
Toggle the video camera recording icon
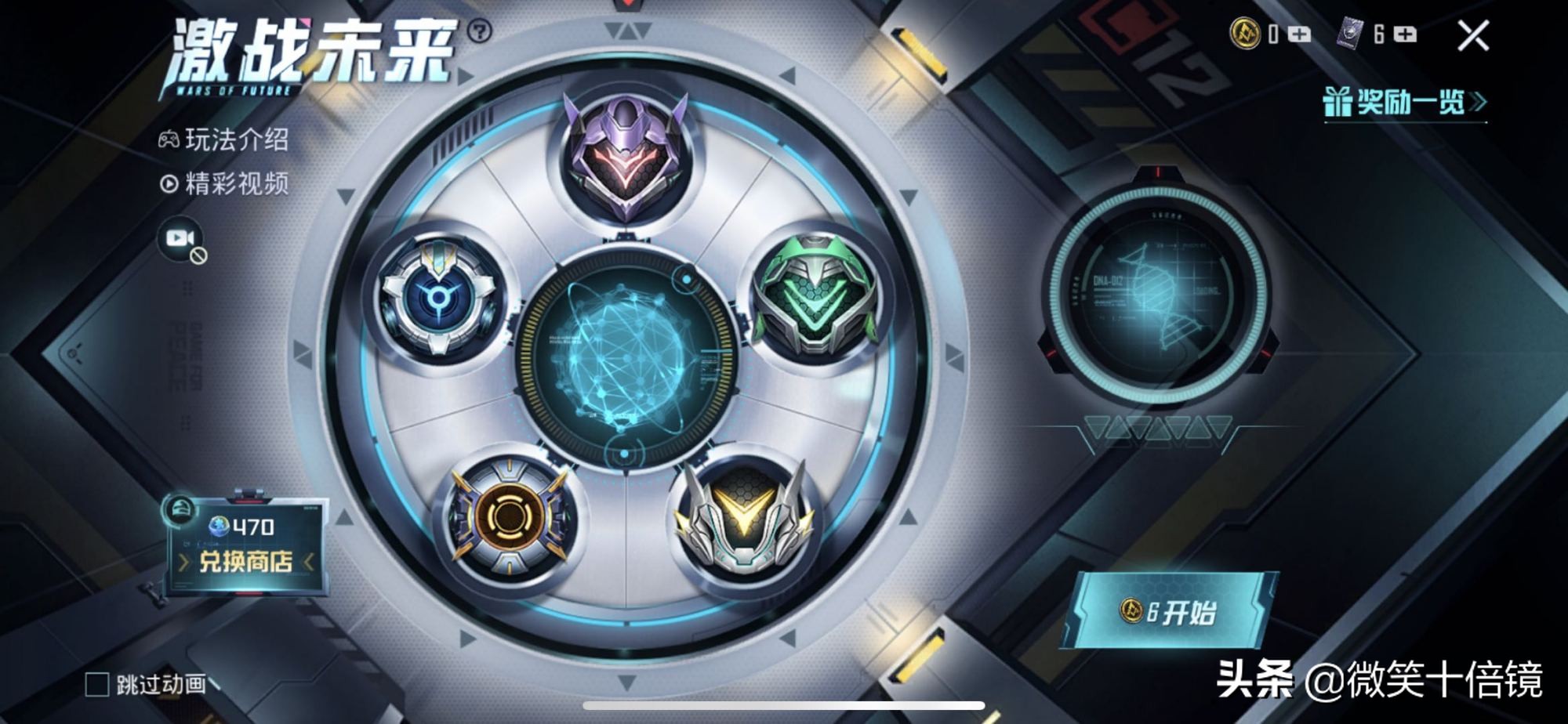tap(181, 239)
